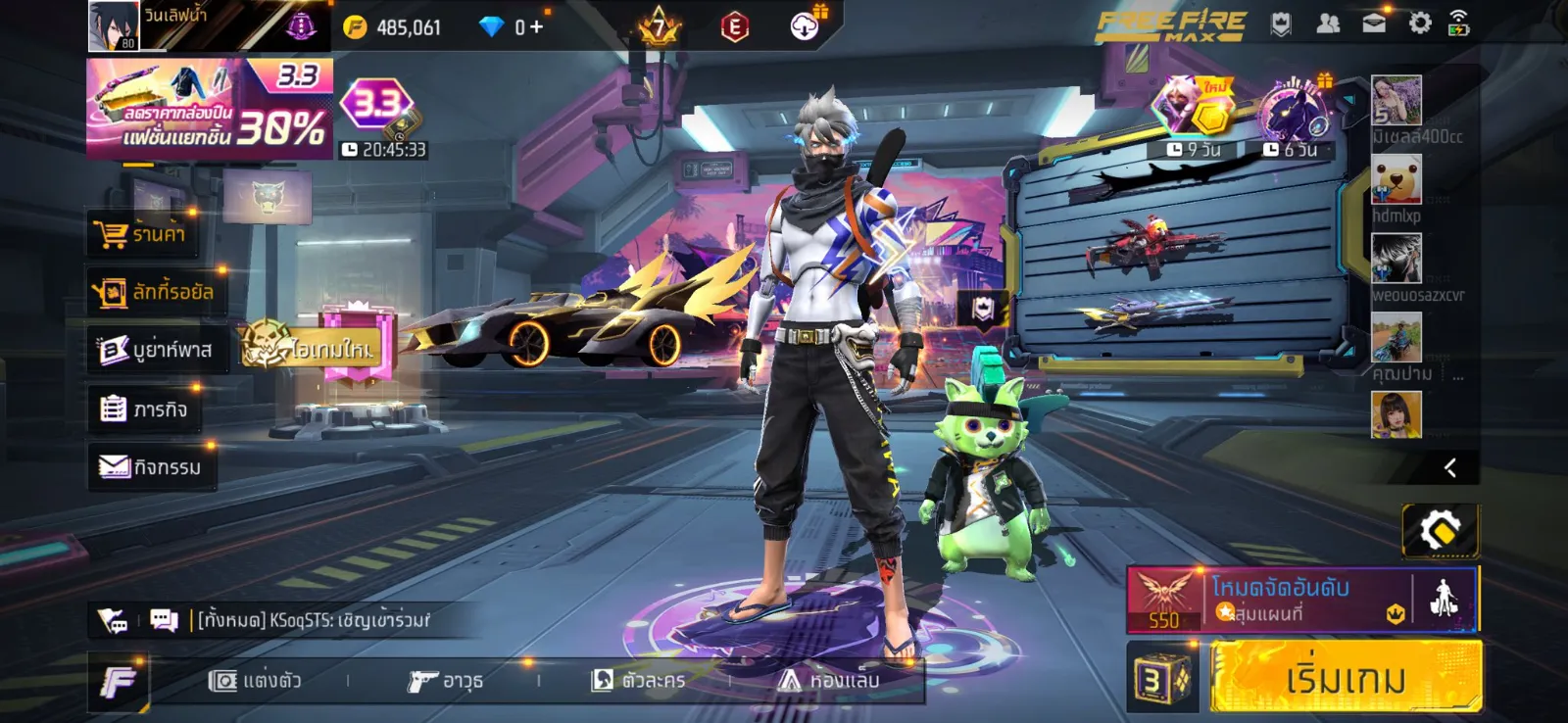Open the mail envelope icon
This screenshot has height=723, width=1568.
coord(1374,24)
